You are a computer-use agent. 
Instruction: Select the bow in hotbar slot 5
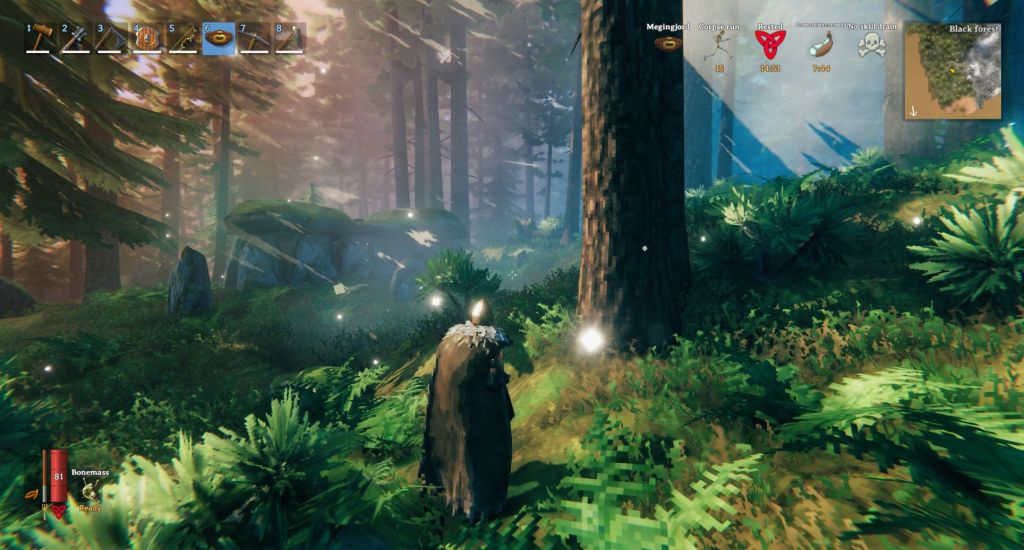pyautogui.click(x=183, y=38)
